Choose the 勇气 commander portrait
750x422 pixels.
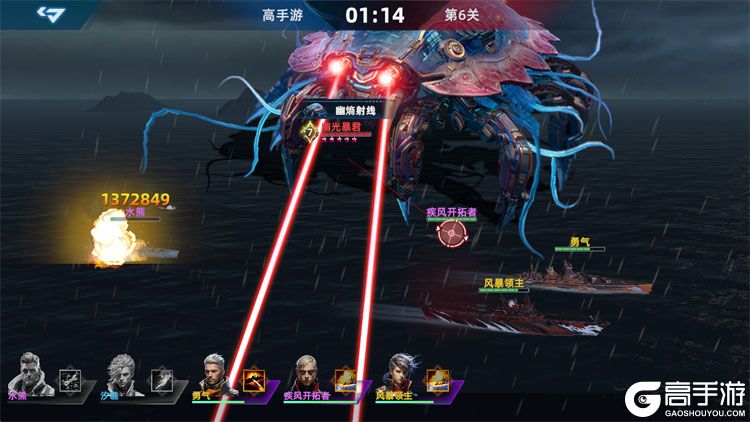tap(212, 374)
